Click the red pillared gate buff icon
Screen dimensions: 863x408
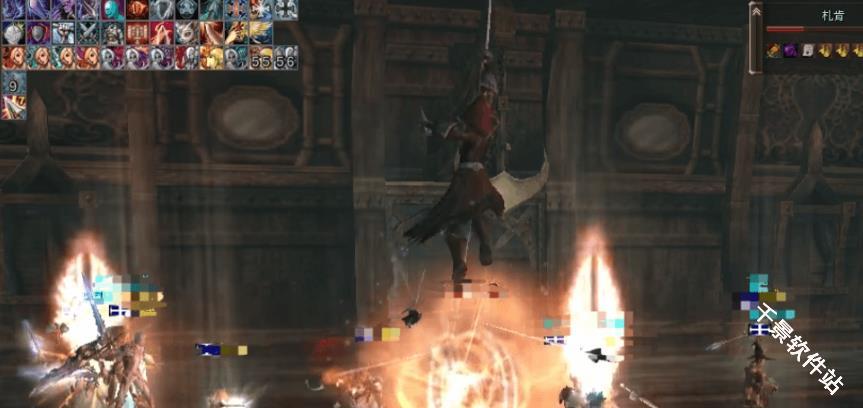tap(136, 33)
